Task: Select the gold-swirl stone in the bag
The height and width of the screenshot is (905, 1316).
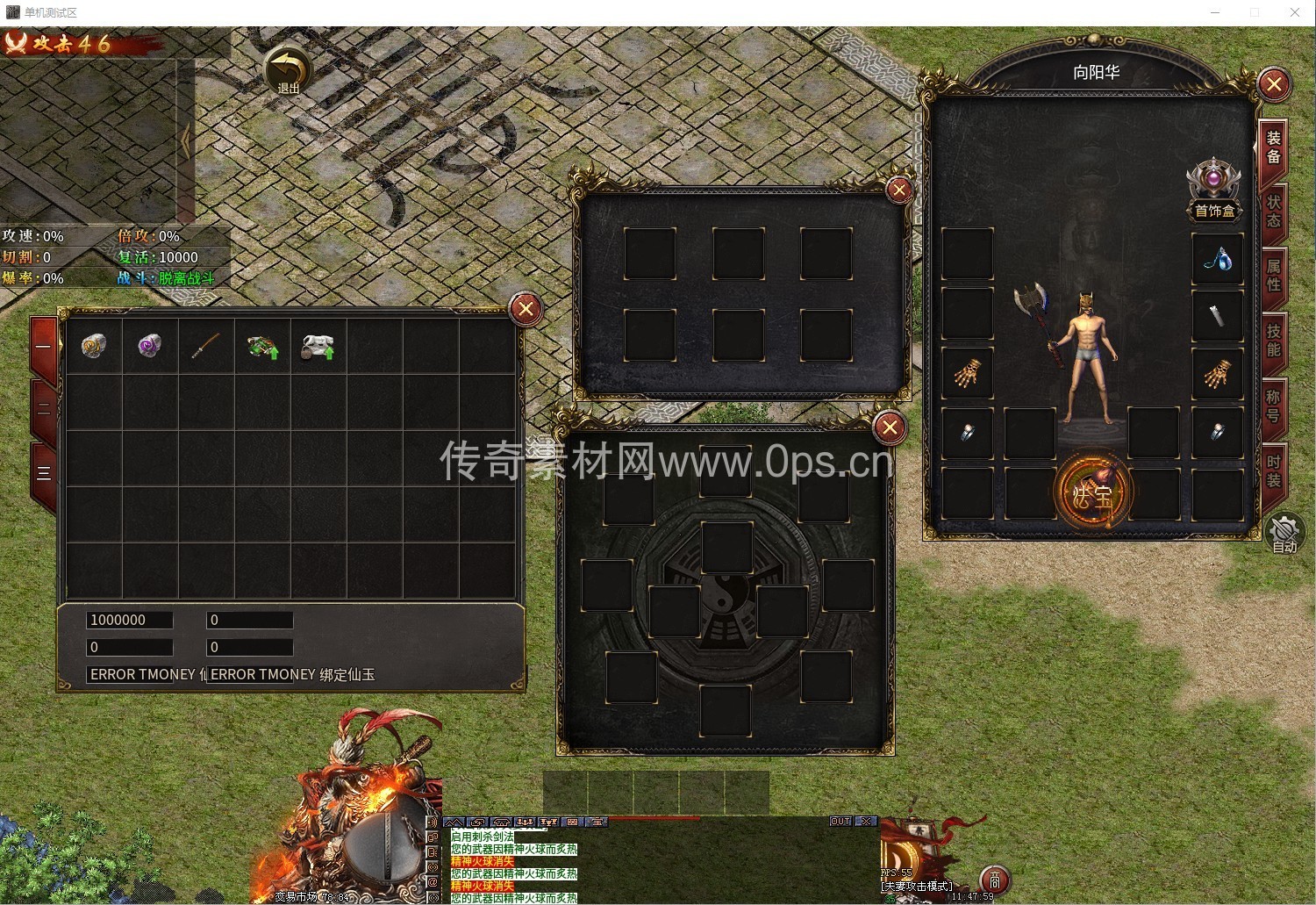Action: click(x=94, y=346)
